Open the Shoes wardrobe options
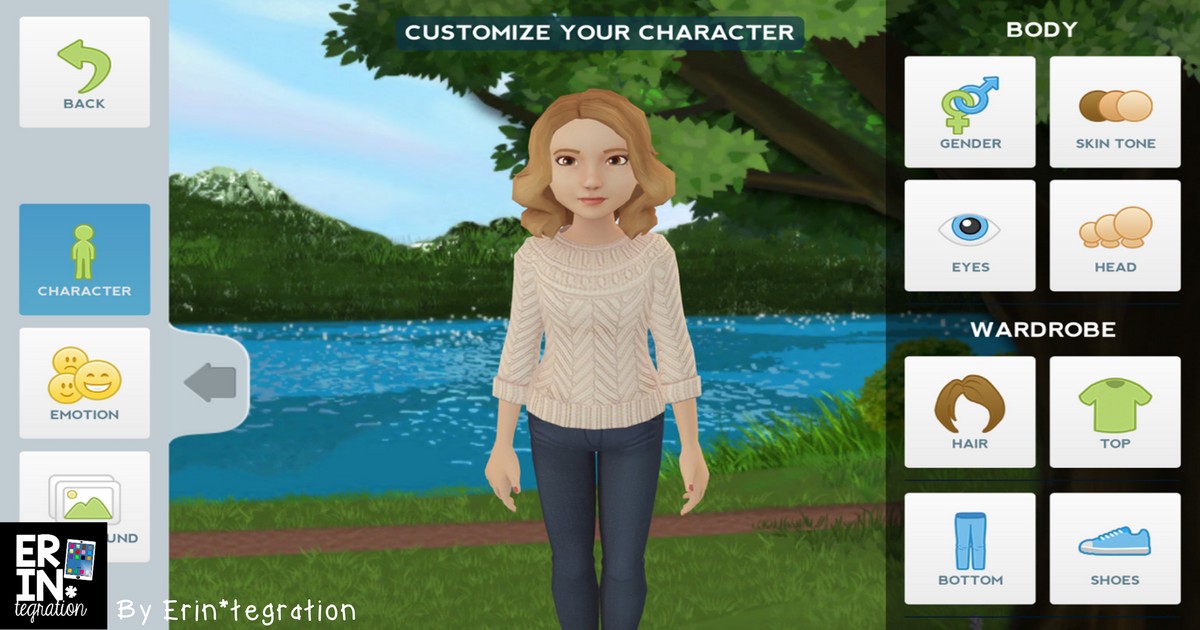Viewport: 1200px width, 630px height. coord(1114,548)
